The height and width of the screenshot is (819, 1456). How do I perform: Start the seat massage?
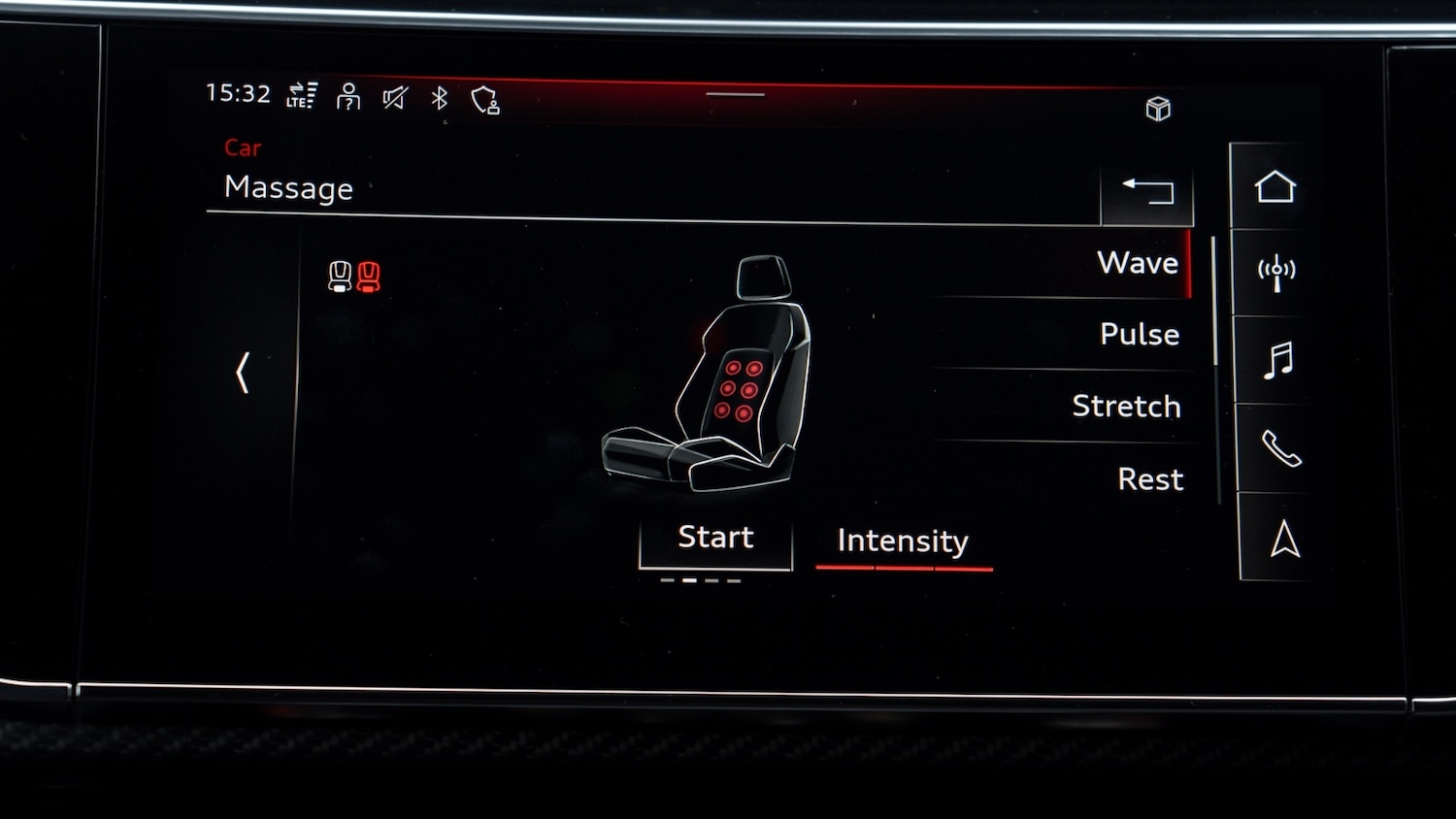click(715, 539)
